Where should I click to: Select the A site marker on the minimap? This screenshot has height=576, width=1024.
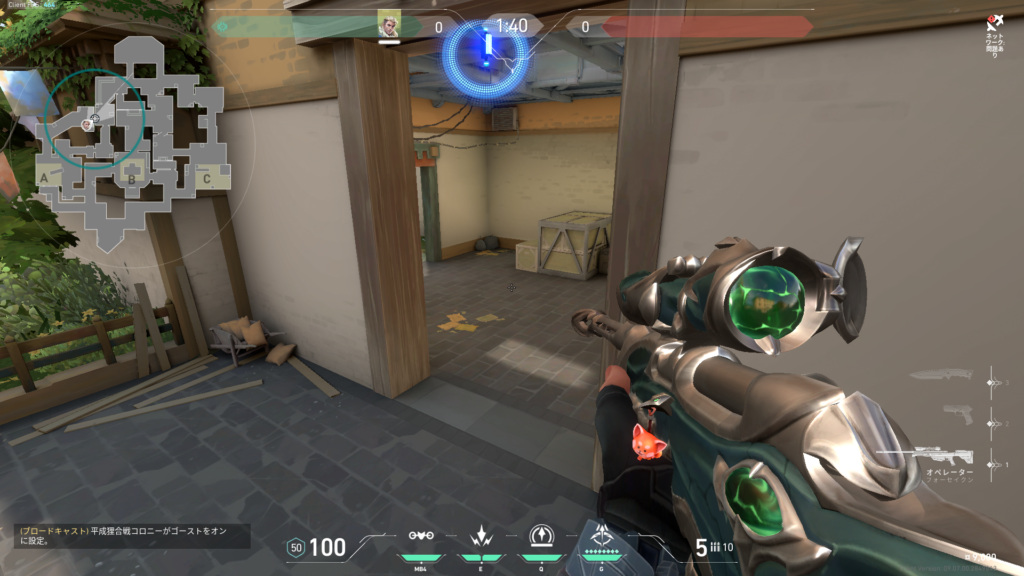43,178
